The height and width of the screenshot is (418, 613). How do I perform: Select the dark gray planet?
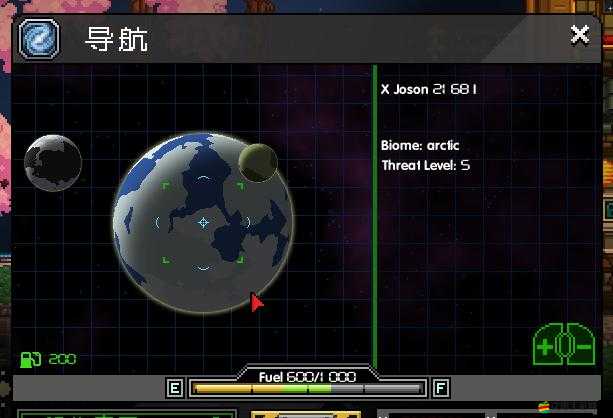coord(53,163)
